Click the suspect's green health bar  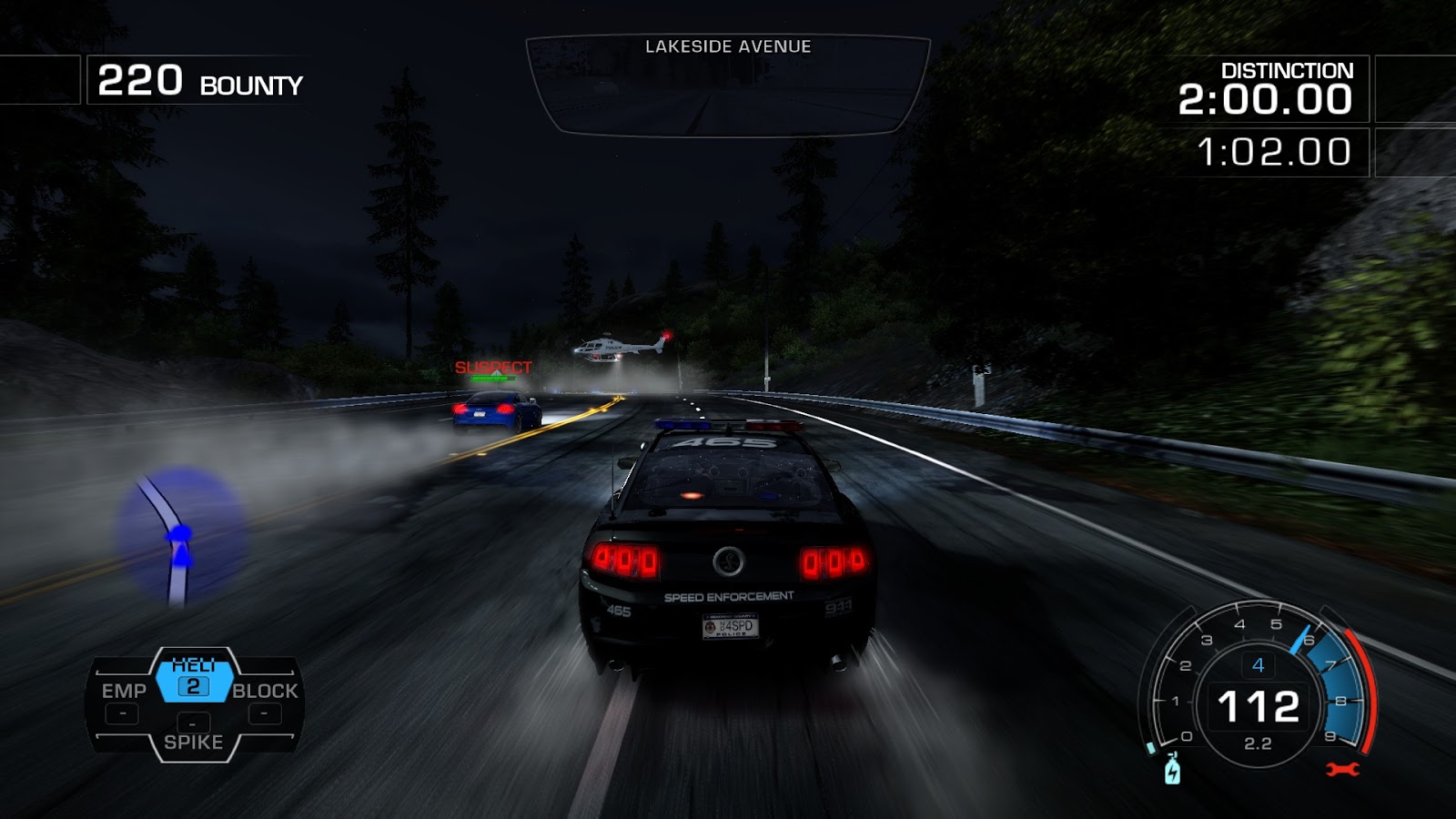[491, 379]
